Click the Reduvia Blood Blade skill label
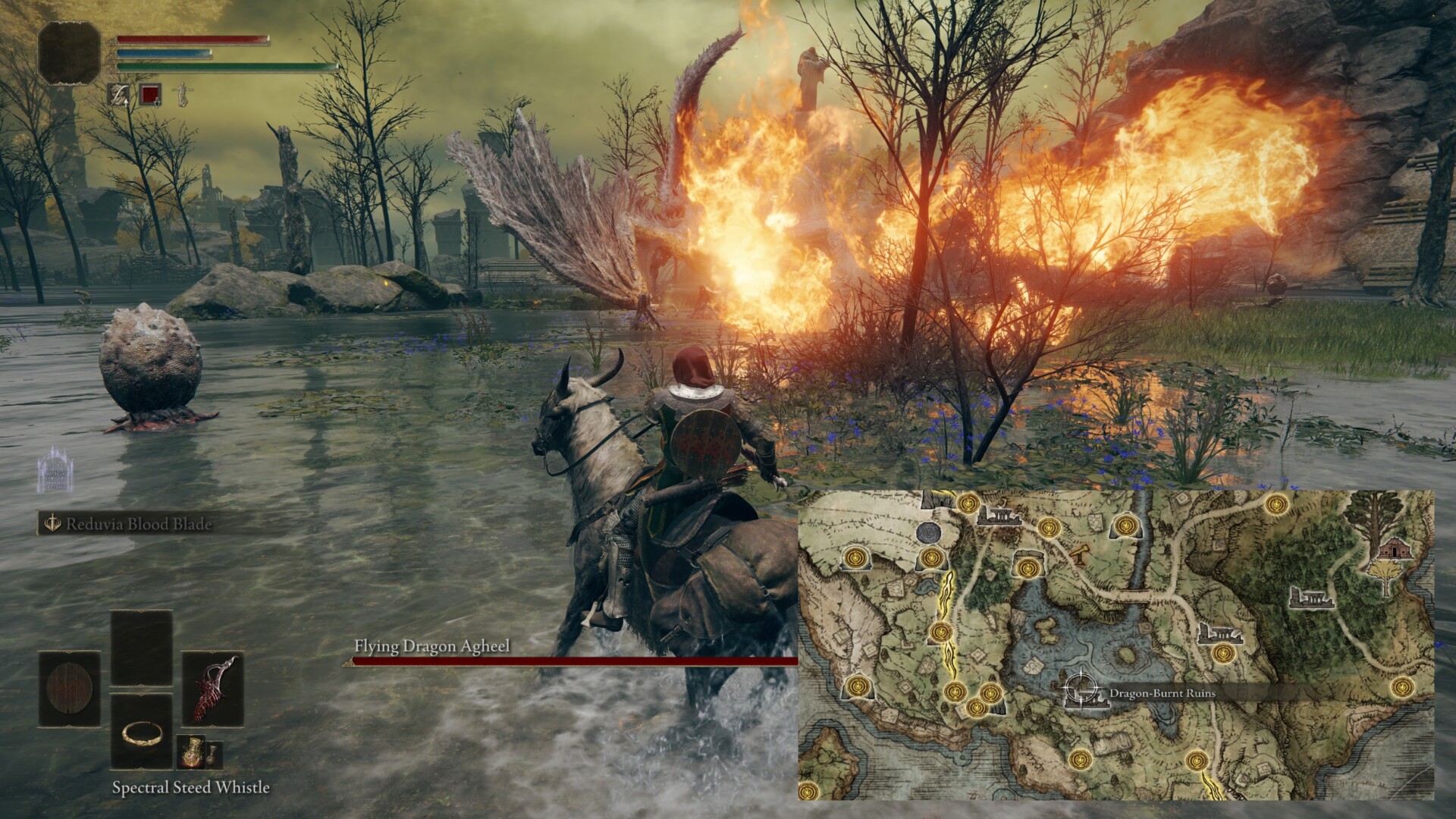 pos(138,524)
